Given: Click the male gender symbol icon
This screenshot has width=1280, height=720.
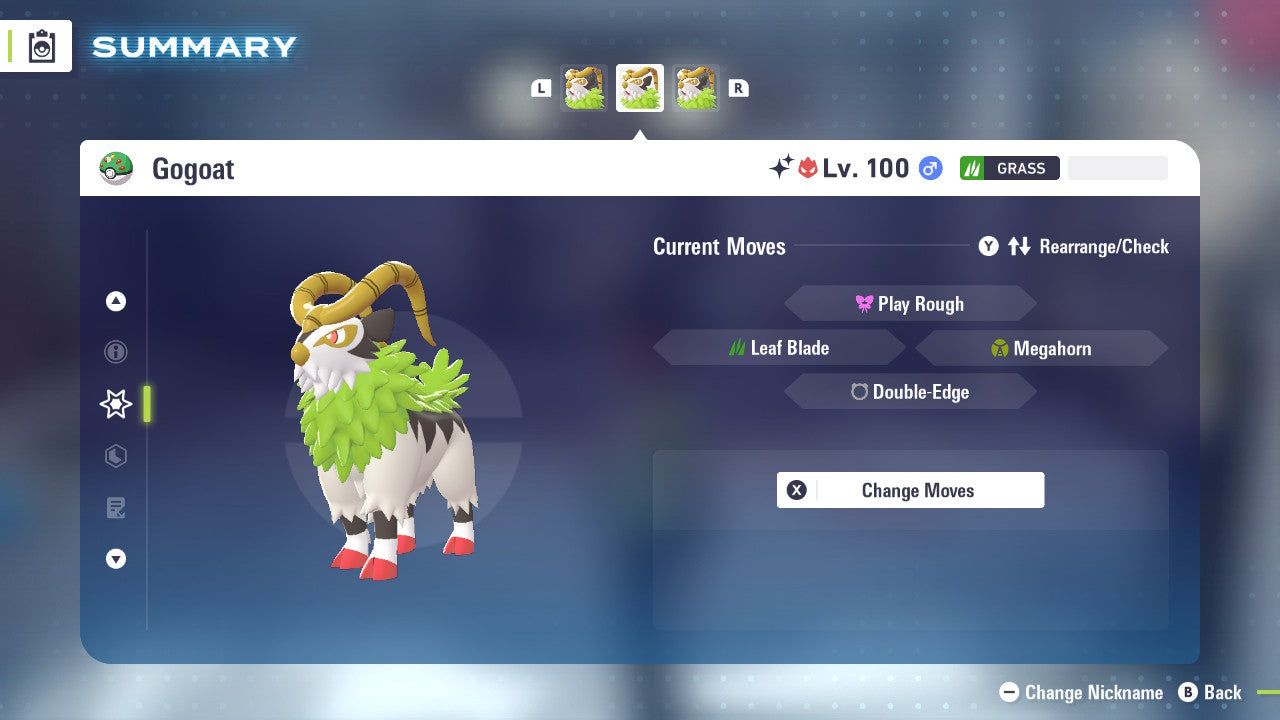Looking at the screenshot, I should 929,168.
